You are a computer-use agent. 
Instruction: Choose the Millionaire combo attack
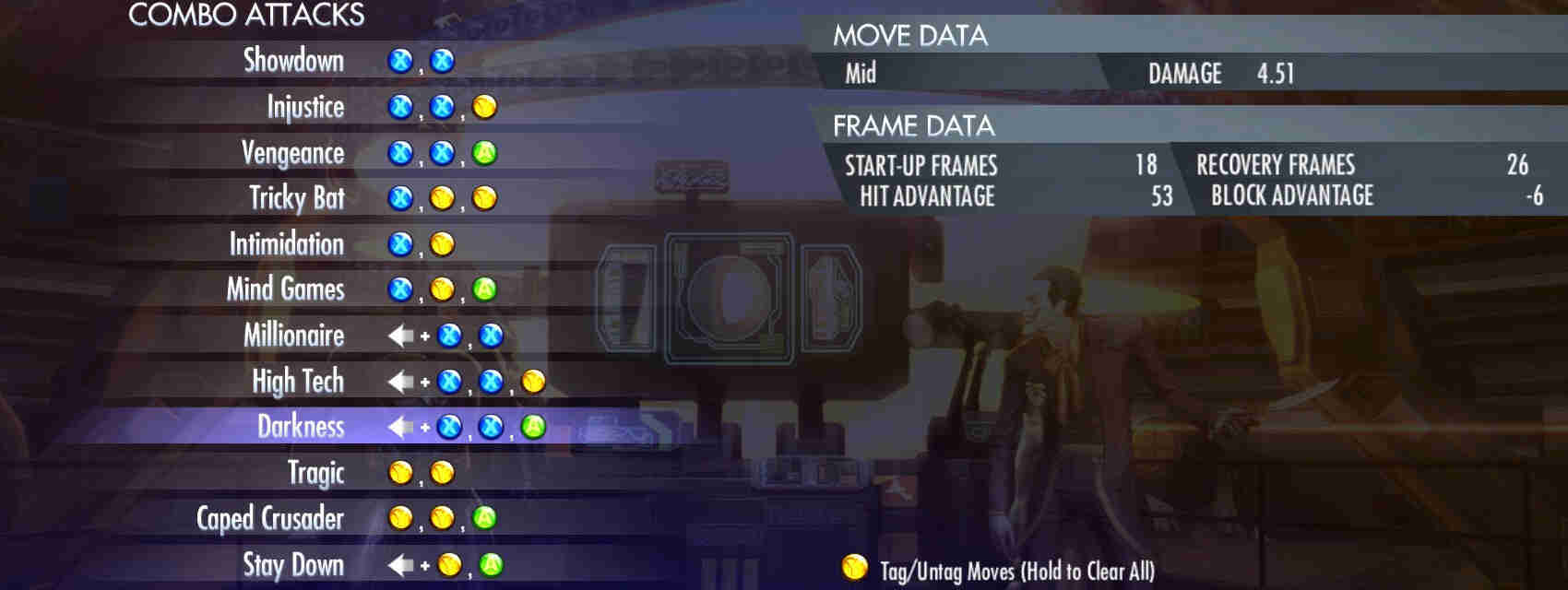[293, 336]
